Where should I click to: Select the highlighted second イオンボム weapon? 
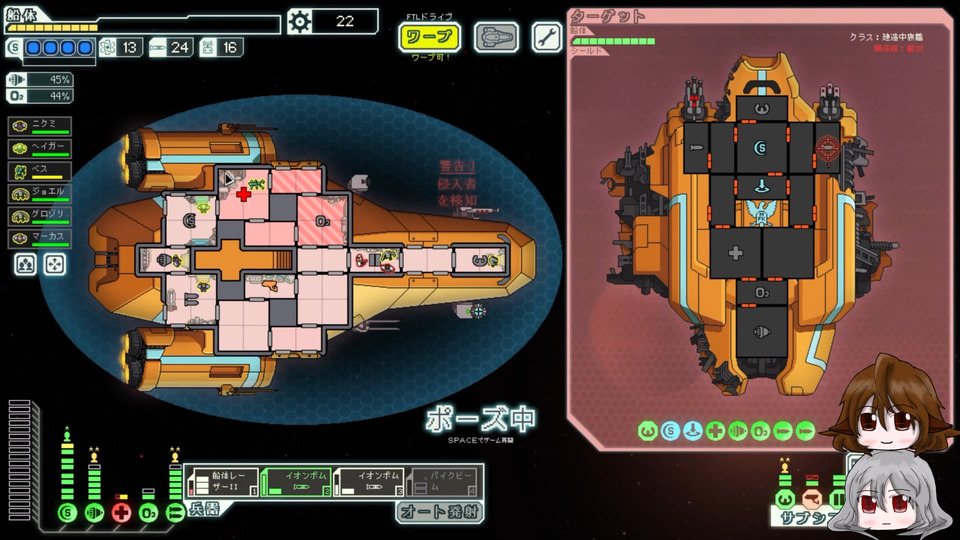click(x=295, y=482)
